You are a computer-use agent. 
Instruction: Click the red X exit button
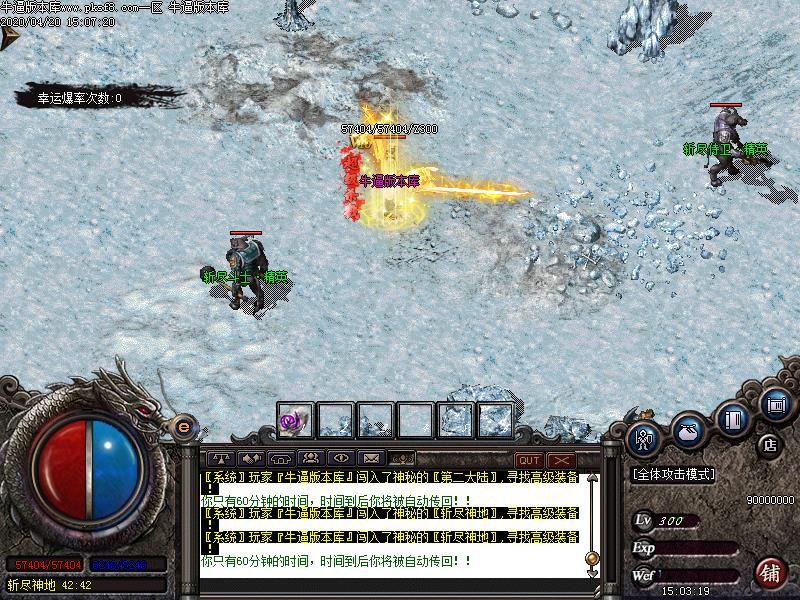tap(562, 460)
